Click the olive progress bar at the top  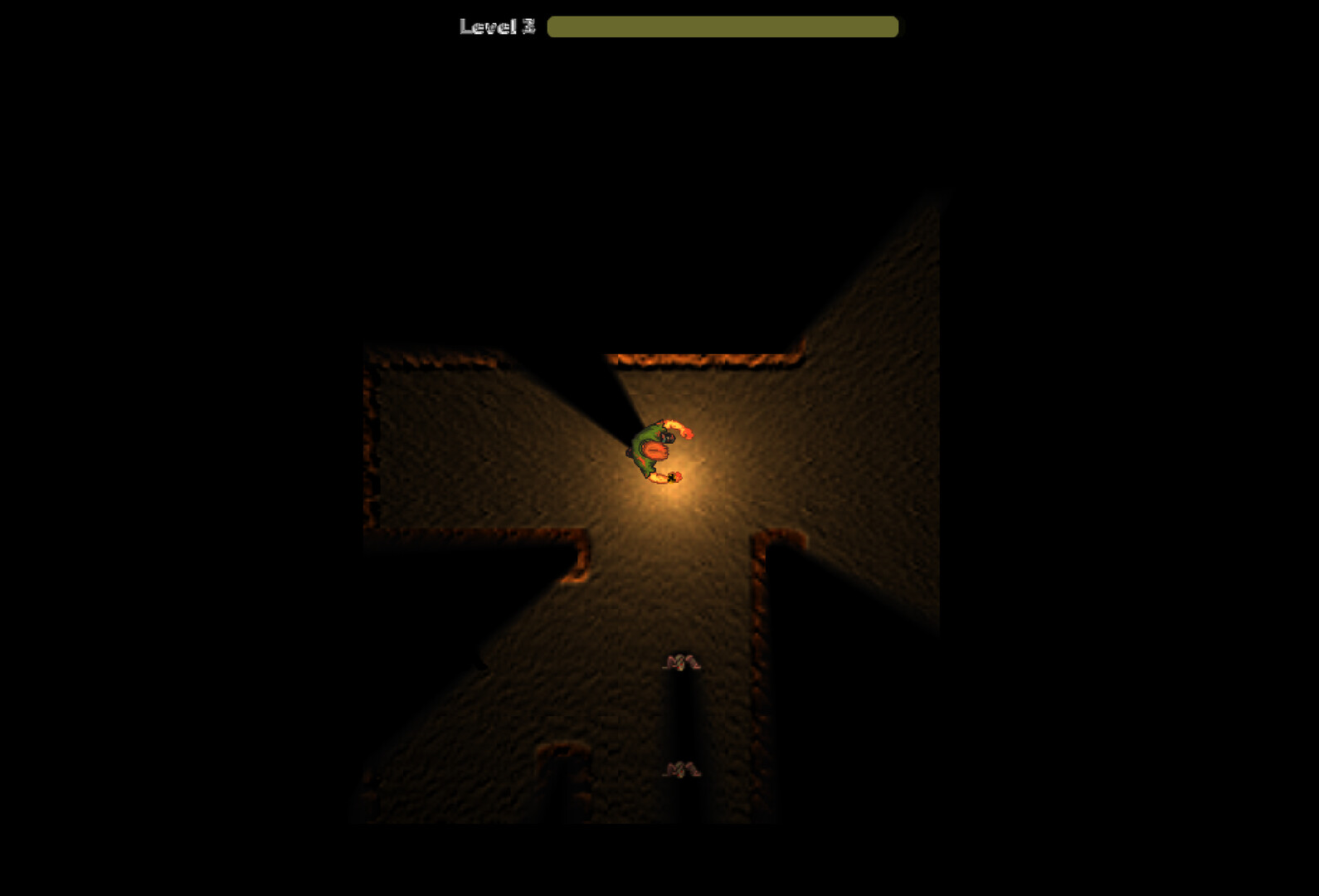[x=722, y=27]
